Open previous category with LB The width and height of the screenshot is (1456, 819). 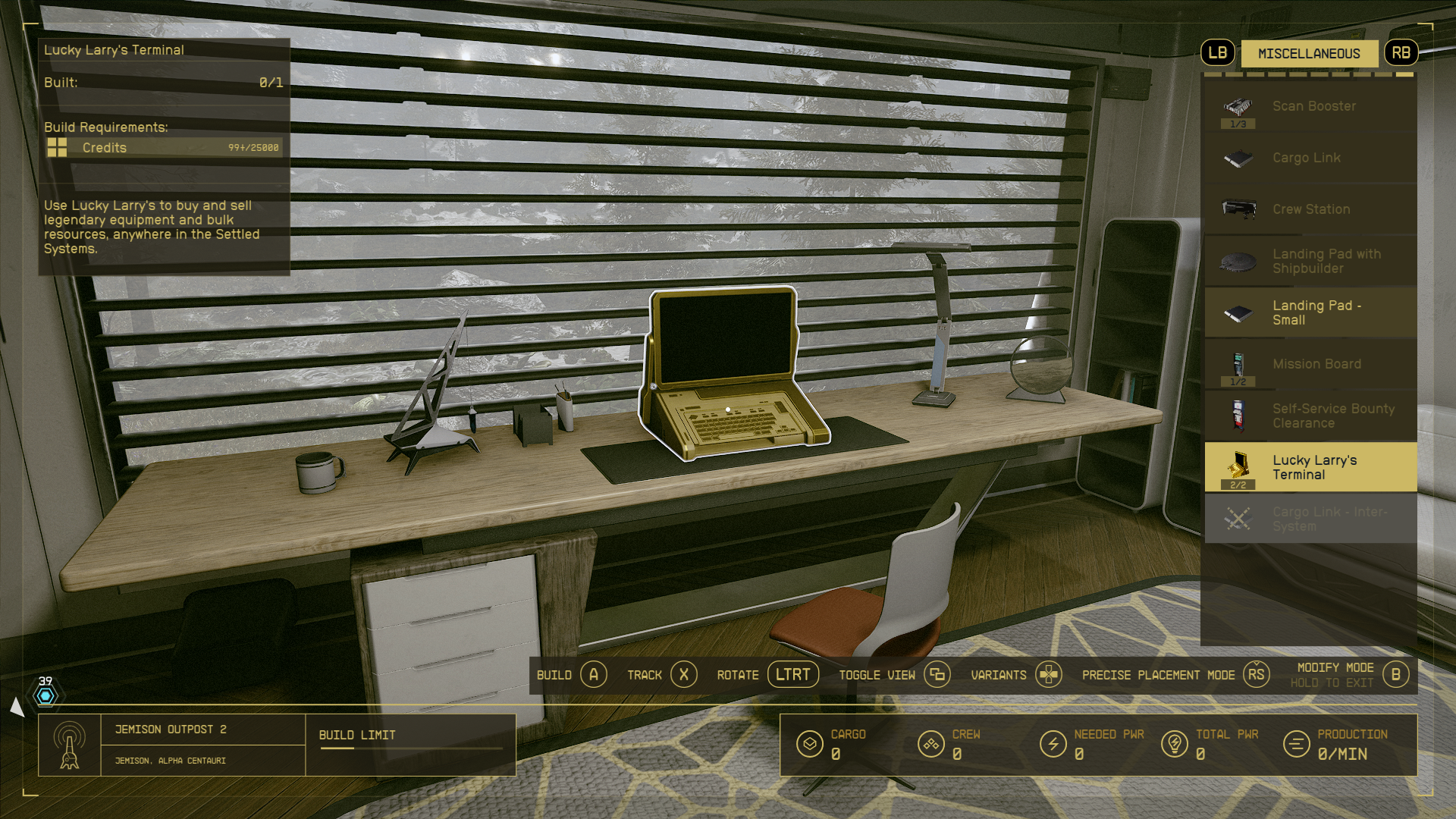[x=1217, y=53]
